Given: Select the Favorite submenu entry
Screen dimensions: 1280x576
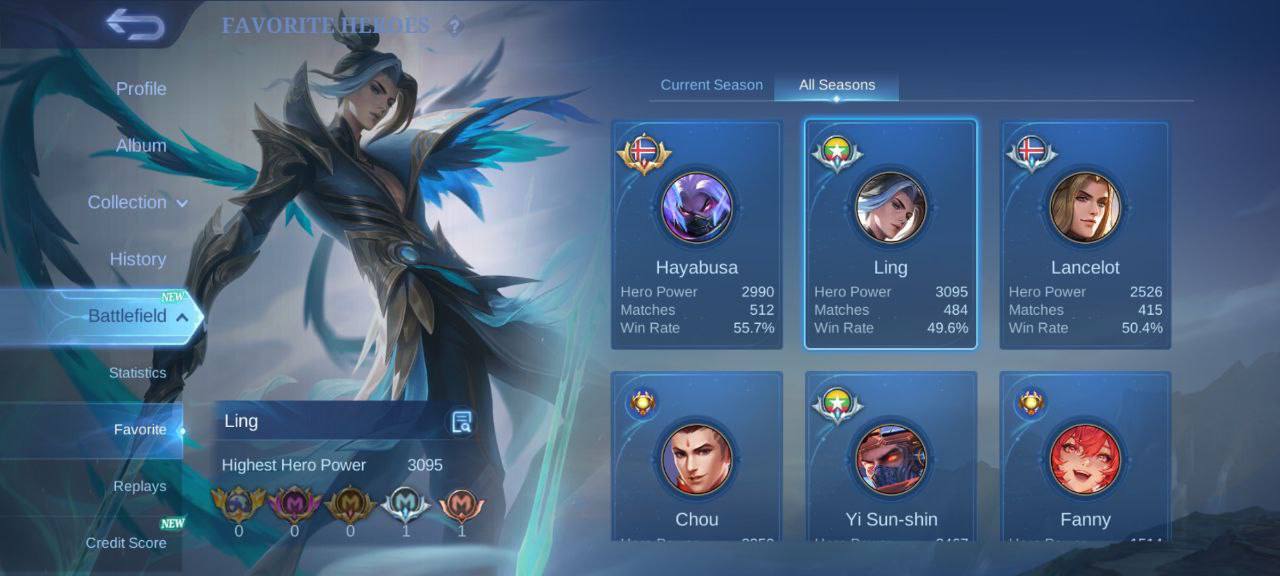Looking at the screenshot, I should (x=140, y=430).
